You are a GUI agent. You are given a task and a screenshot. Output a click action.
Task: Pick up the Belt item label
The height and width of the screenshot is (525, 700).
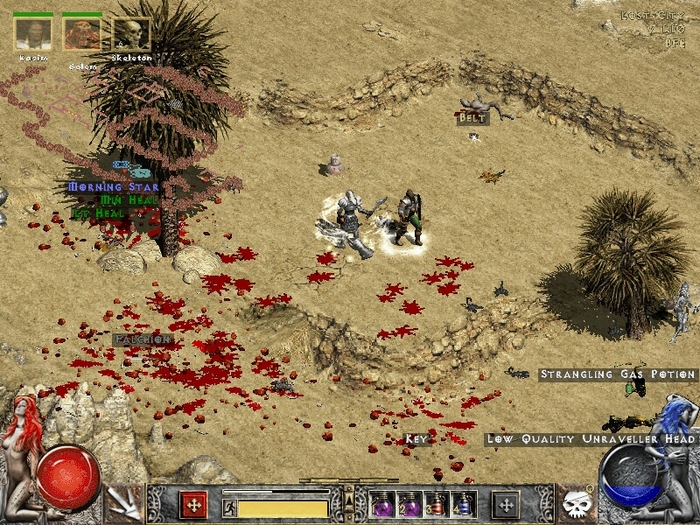click(x=472, y=118)
